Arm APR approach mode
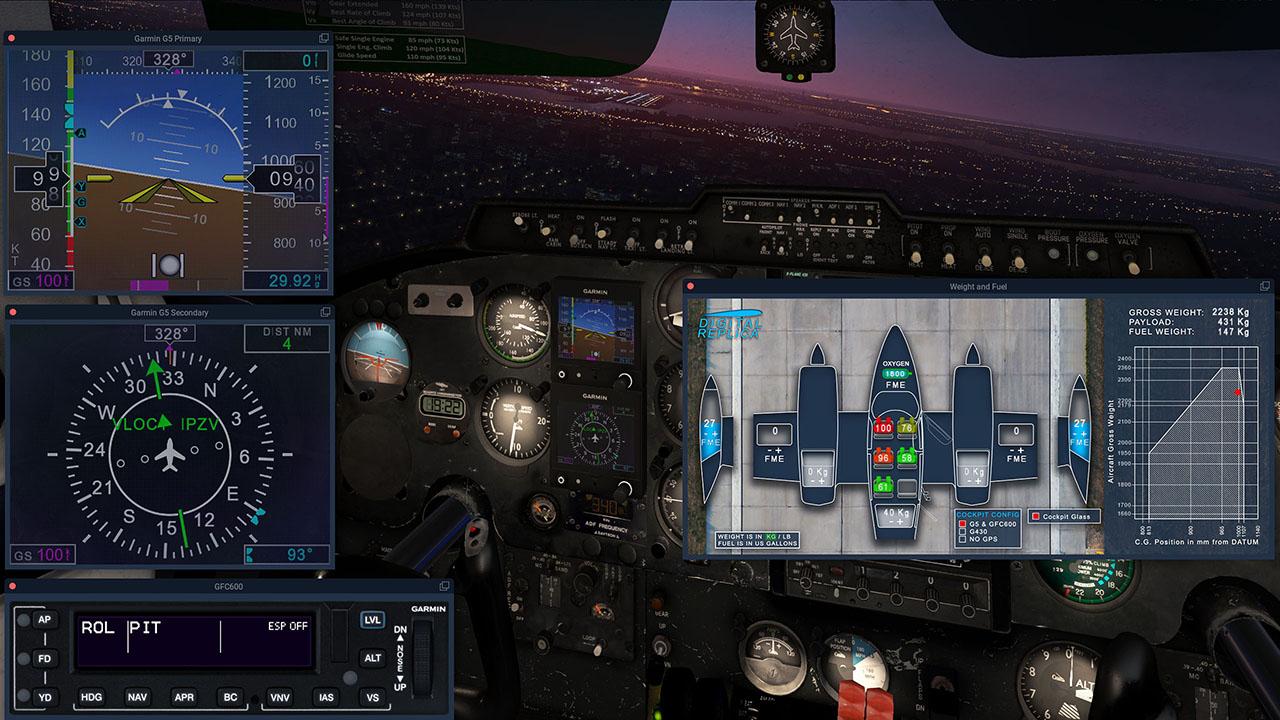The width and height of the screenshot is (1280, 720). click(184, 697)
